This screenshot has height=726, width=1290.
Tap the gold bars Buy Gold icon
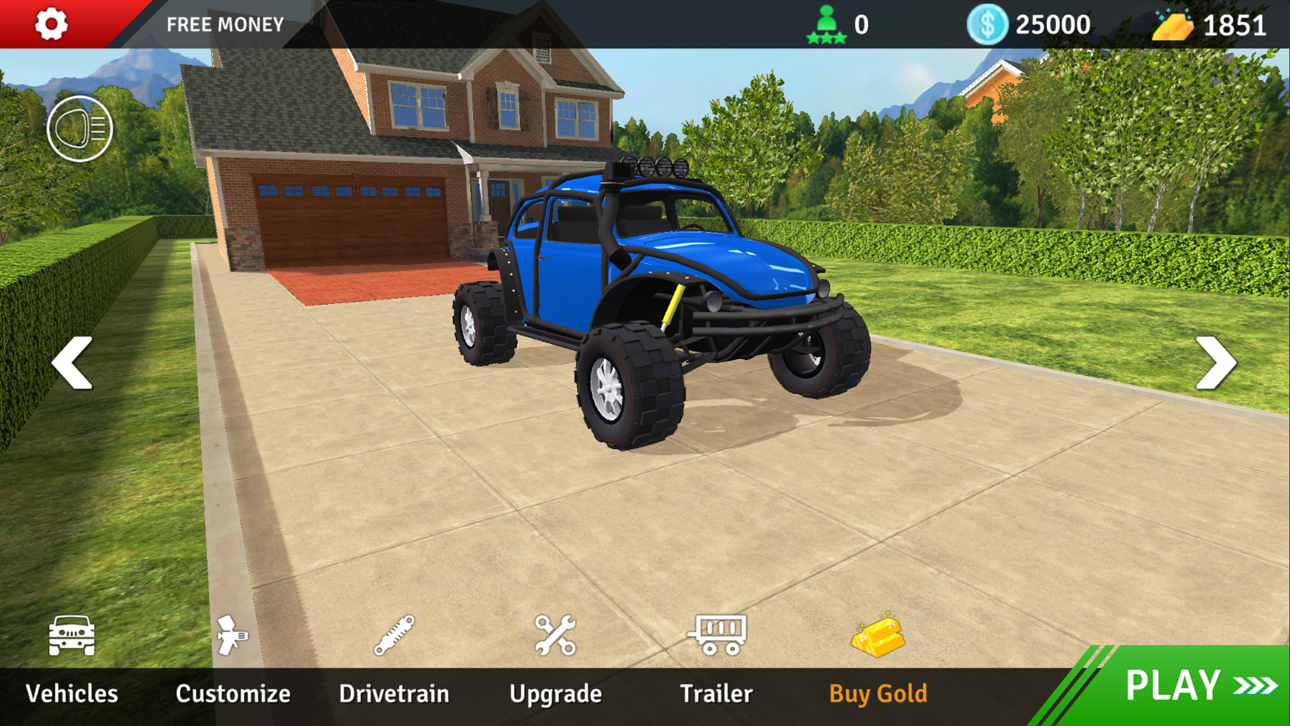tap(877, 634)
